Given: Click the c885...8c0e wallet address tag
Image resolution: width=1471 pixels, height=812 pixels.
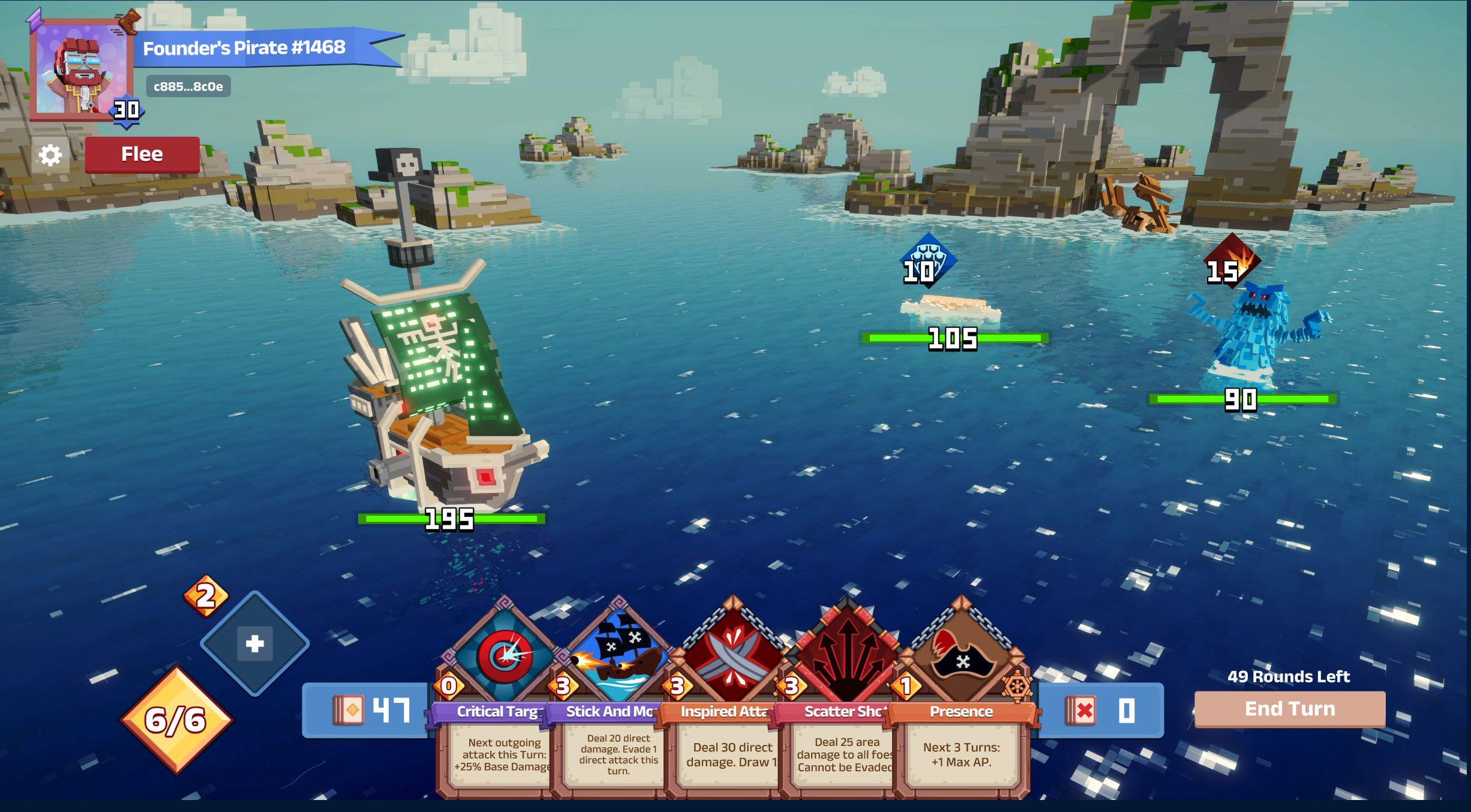Looking at the screenshot, I should coord(188,87).
